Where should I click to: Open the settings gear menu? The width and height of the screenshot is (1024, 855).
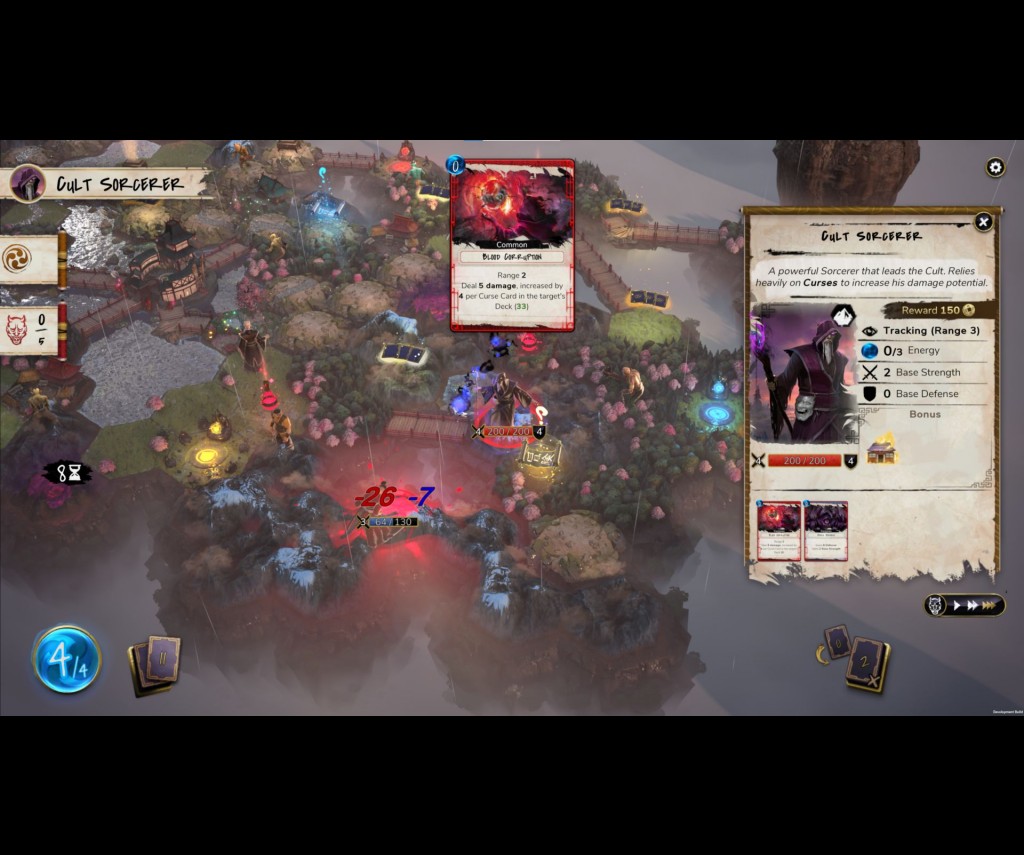click(x=995, y=167)
